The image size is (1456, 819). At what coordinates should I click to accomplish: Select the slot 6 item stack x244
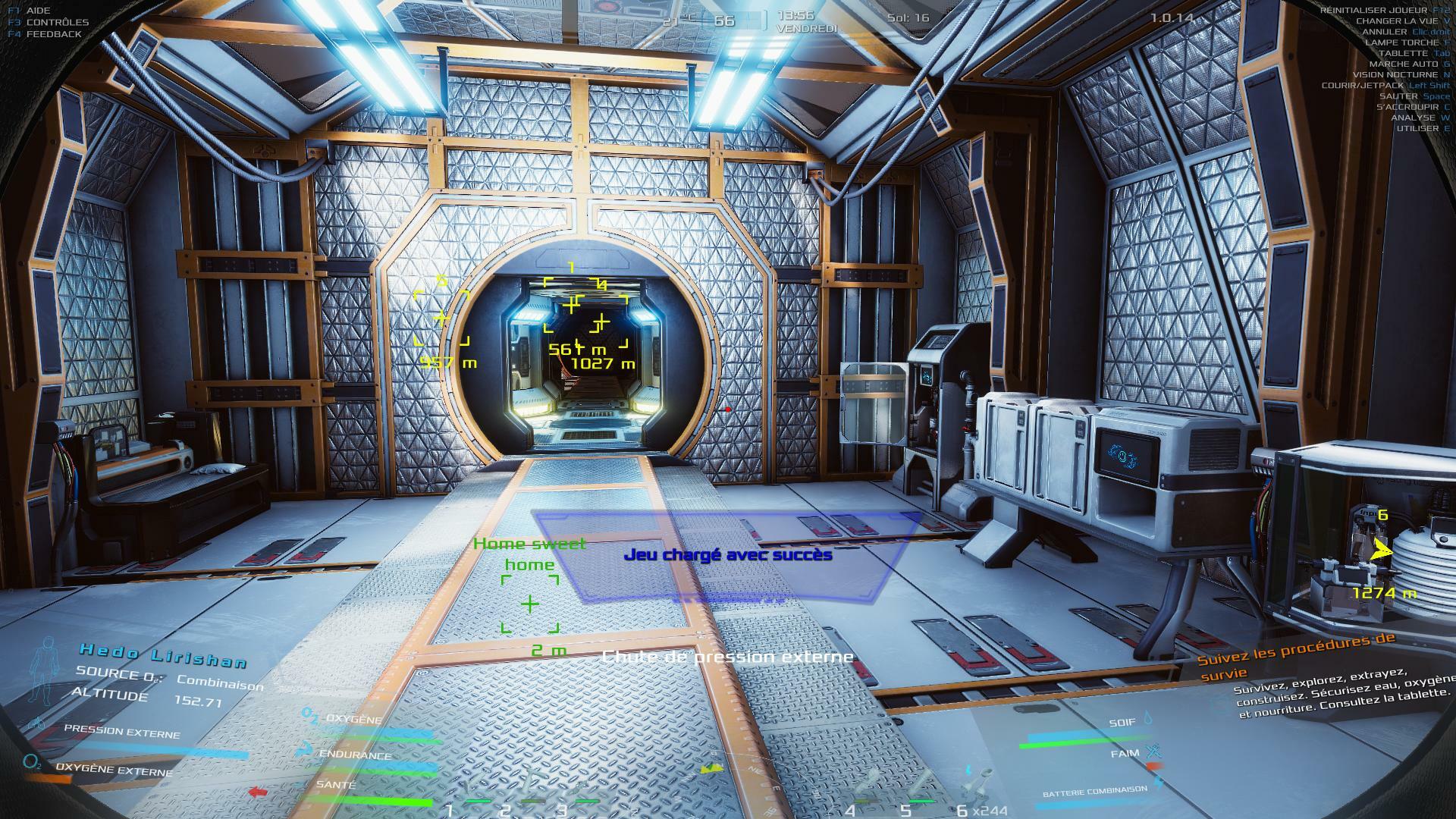[978, 789]
